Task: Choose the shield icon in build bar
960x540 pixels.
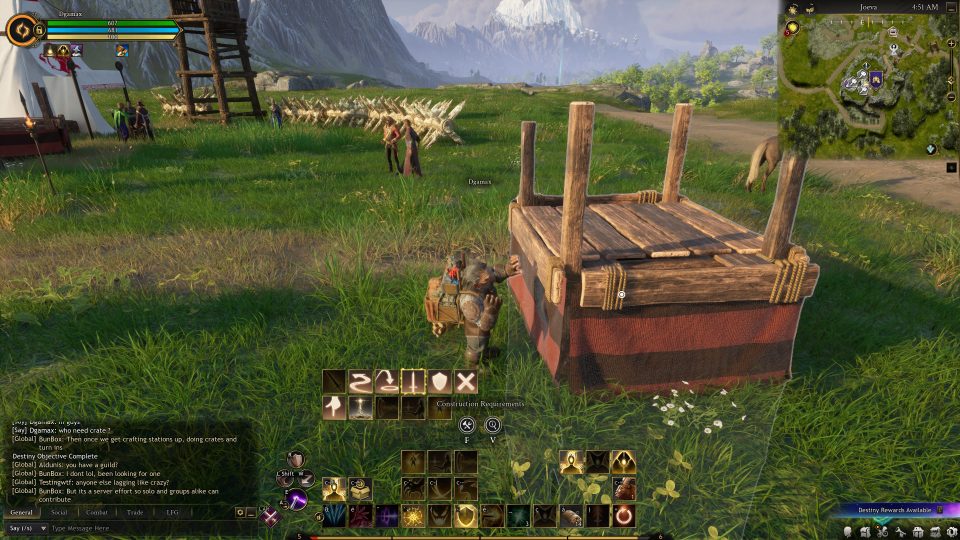Action: coord(439,381)
